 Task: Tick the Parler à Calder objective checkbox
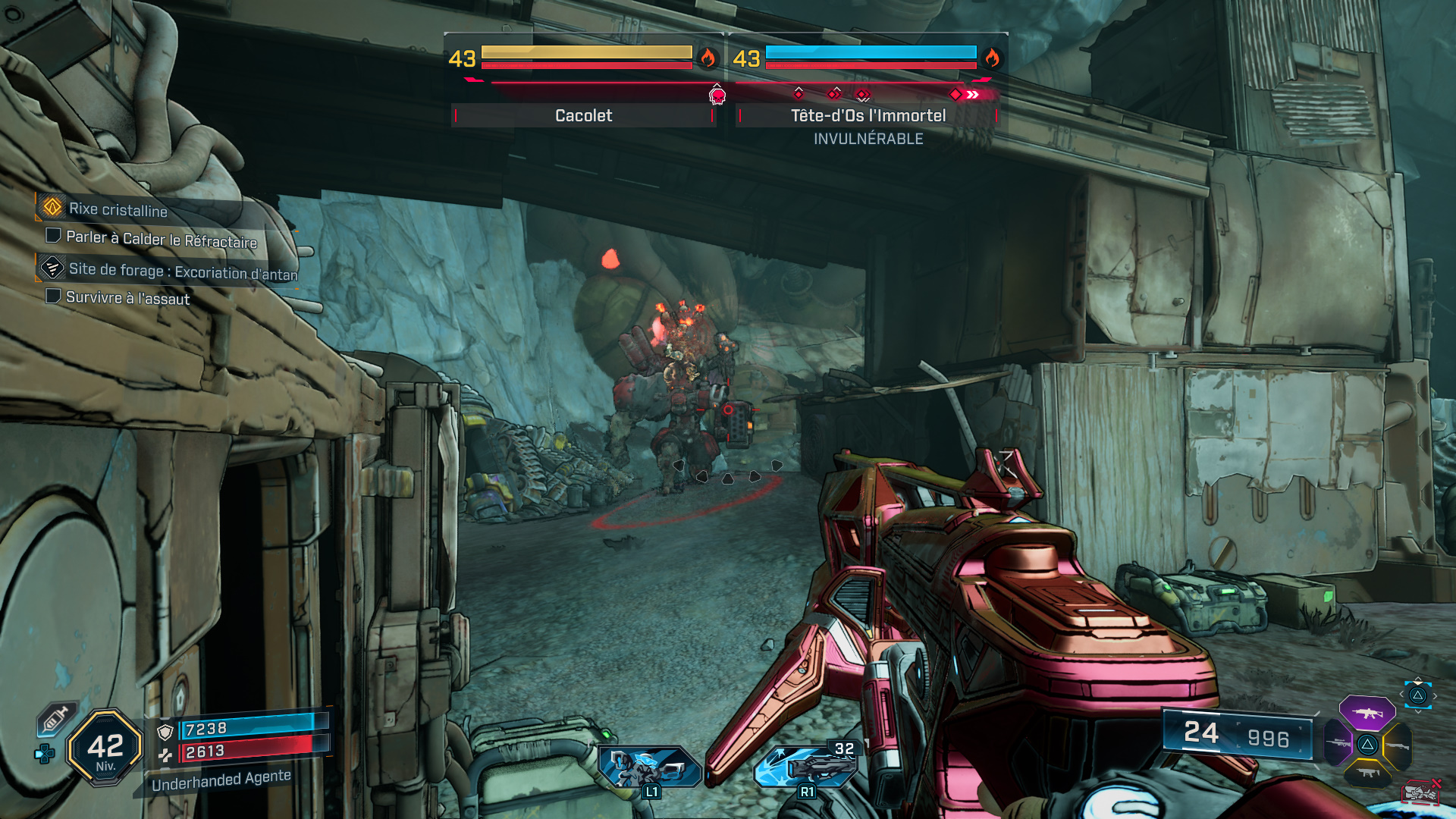(53, 236)
